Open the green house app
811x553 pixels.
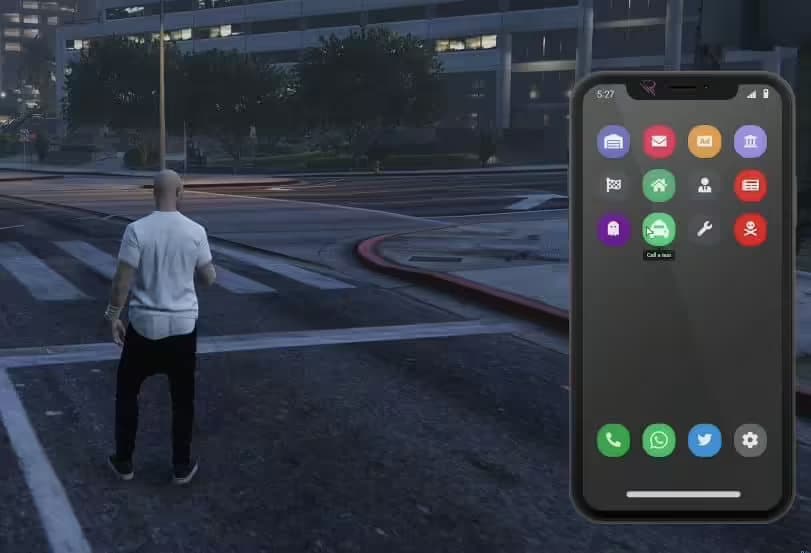point(659,185)
